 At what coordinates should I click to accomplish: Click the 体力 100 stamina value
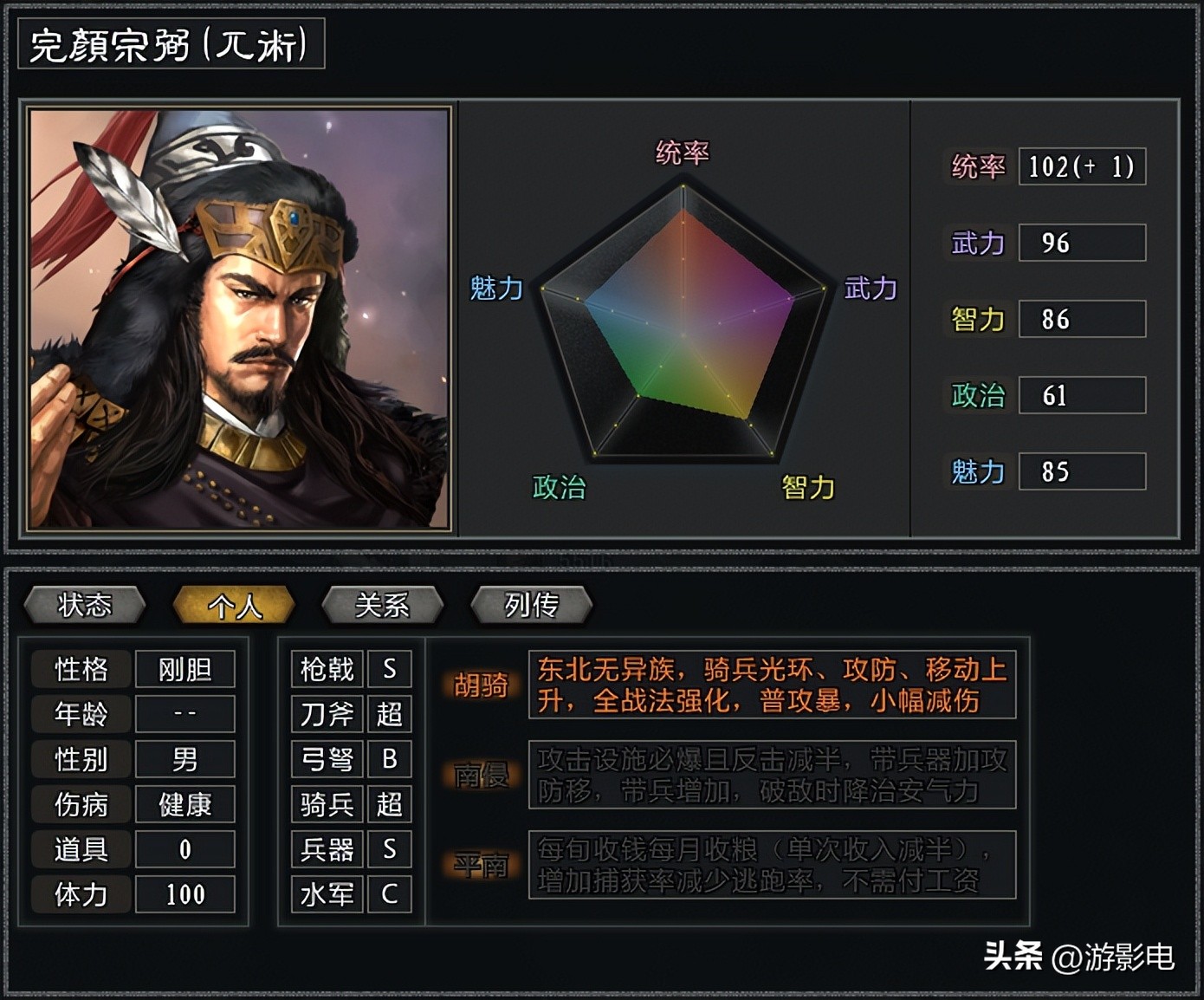(x=184, y=894)
